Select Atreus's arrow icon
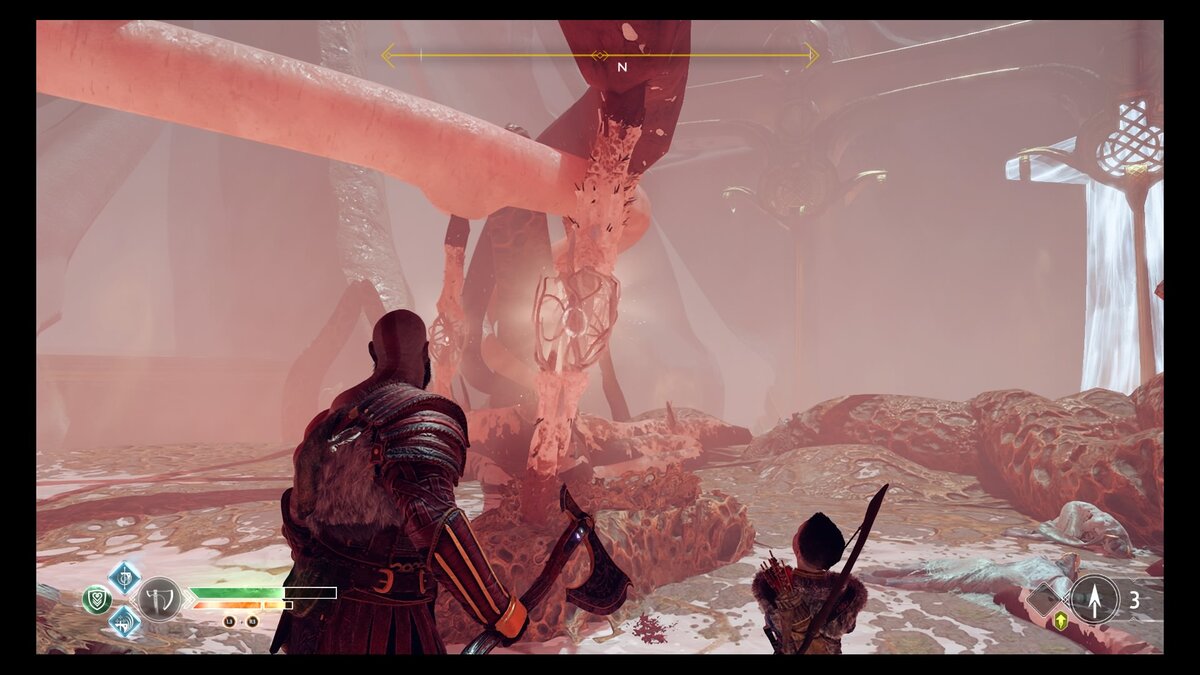 (1095, 599)
